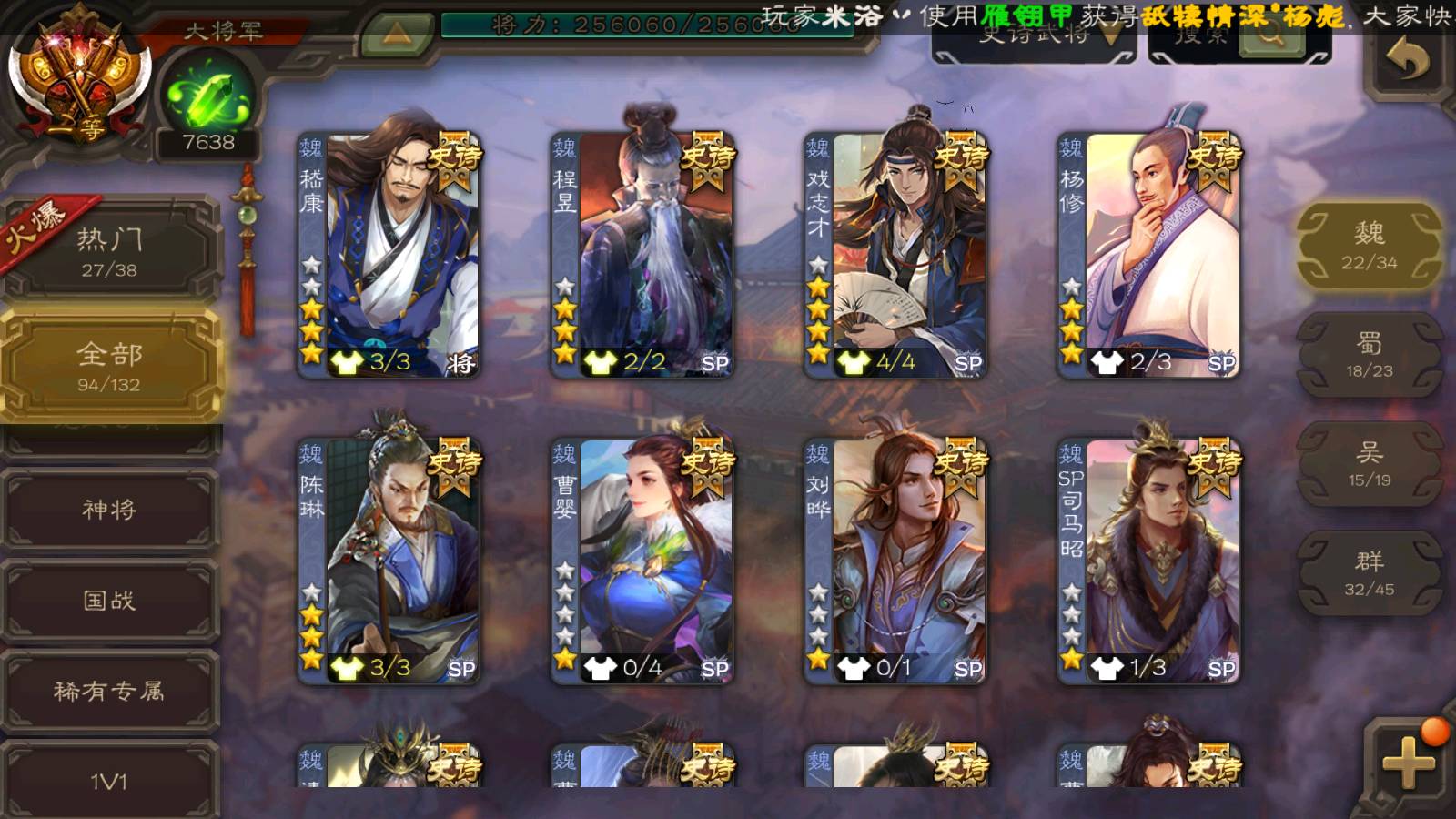Screen dimensions: 1456x819
Task: Switch to the 国战 category
Action: coord(110,601)
